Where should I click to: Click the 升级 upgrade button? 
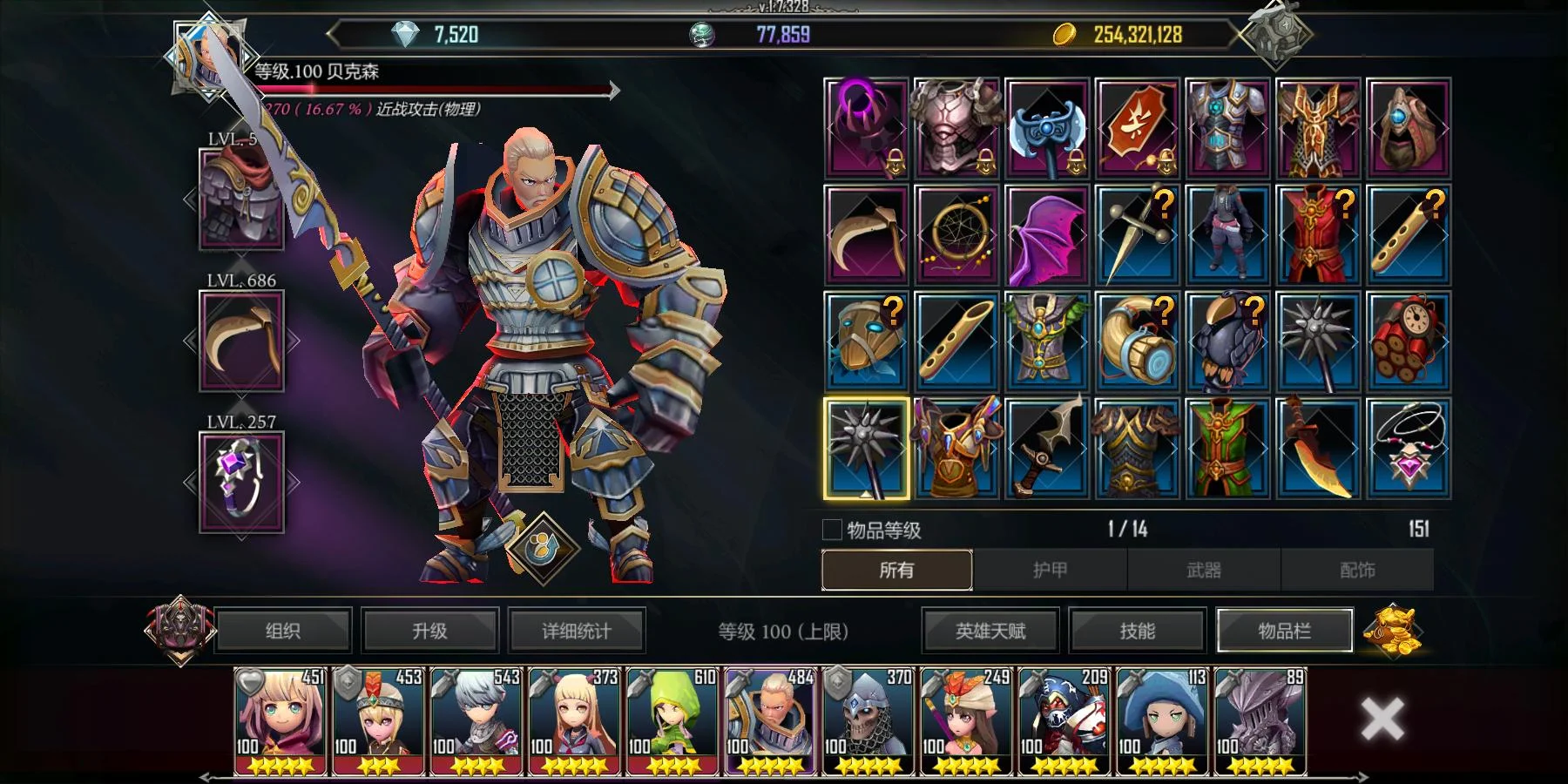click(429, 631)
